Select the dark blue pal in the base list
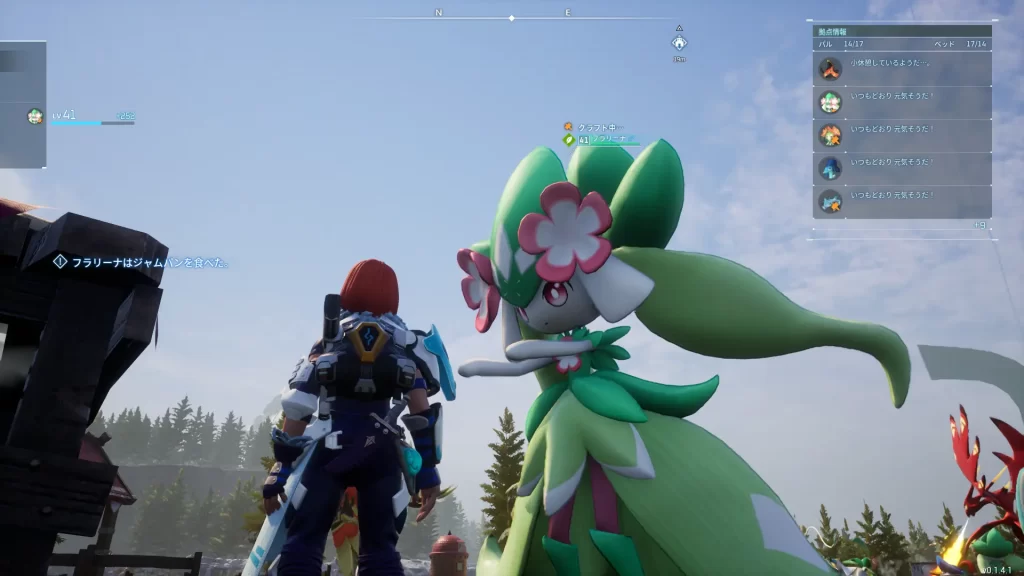 click(x=901, y=168)
